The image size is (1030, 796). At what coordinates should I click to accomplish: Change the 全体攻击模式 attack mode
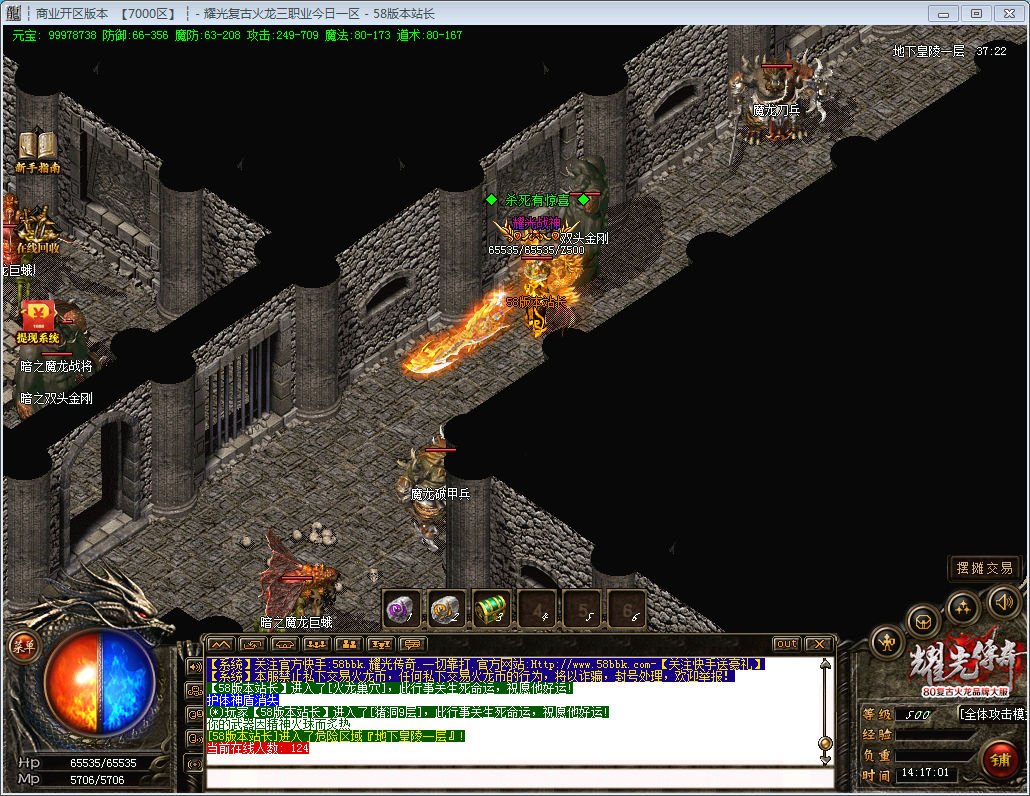[992, 714]
